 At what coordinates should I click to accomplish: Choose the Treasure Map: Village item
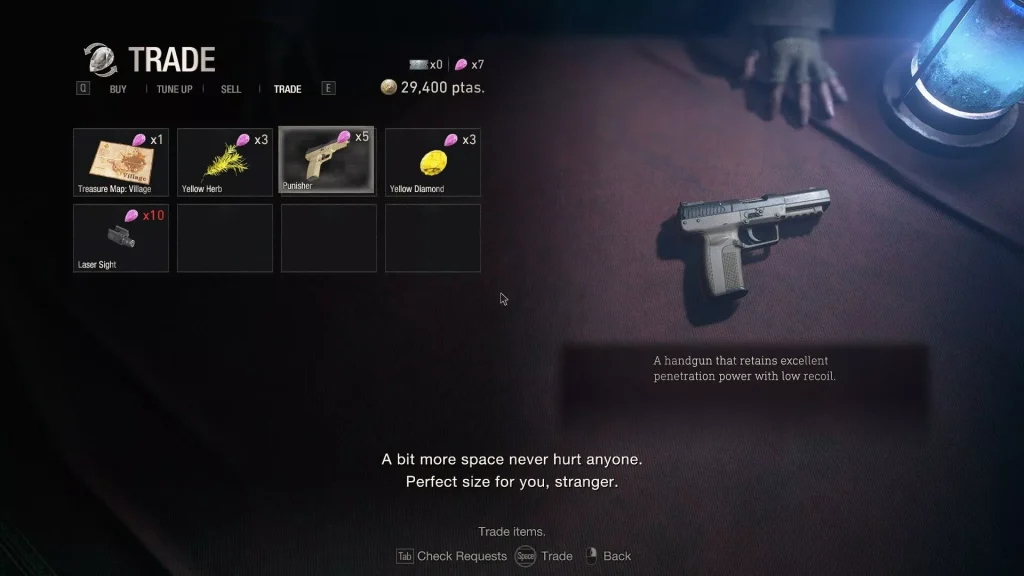[121, 162]
